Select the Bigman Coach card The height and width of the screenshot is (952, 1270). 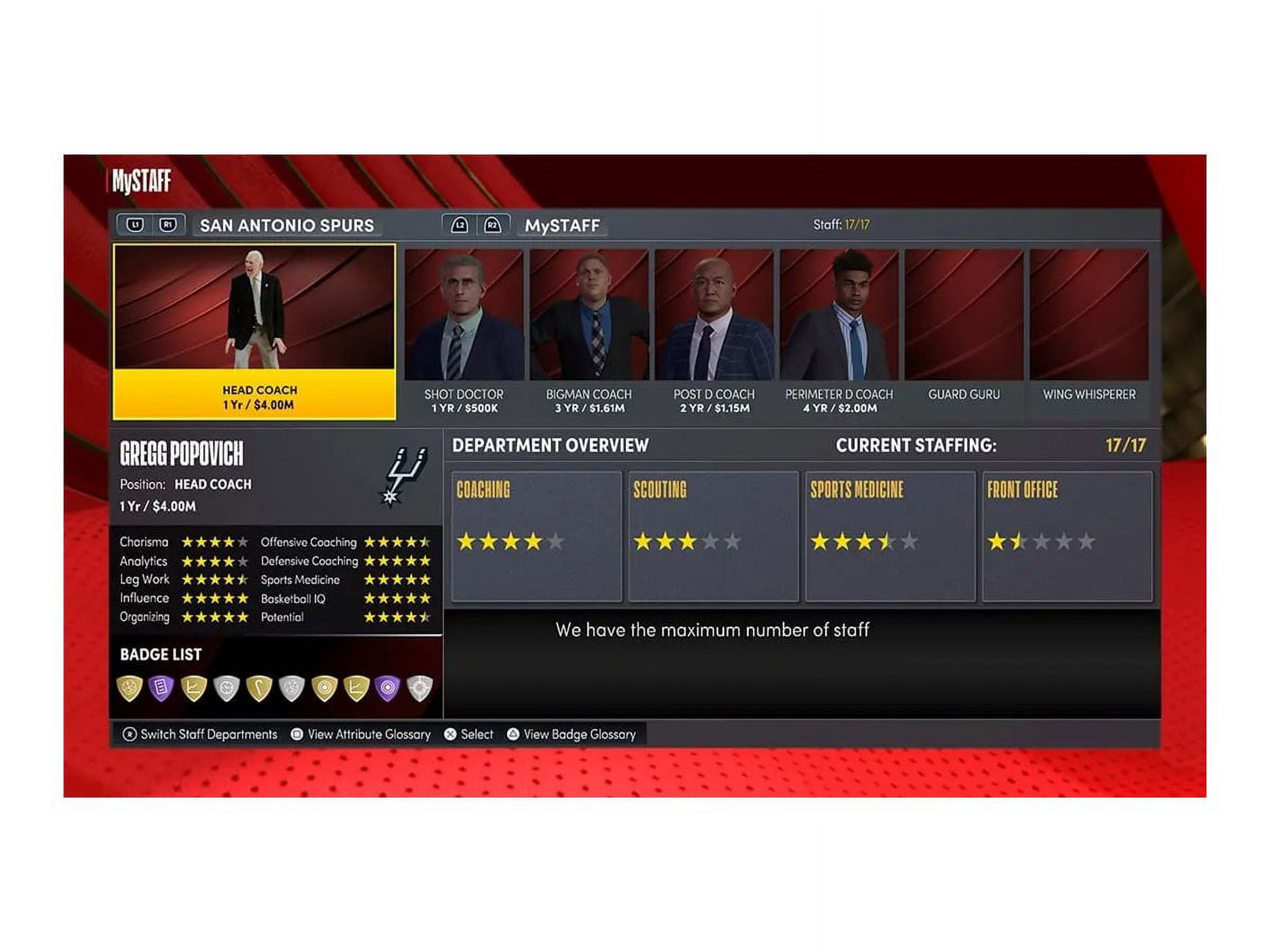[589, 331]
